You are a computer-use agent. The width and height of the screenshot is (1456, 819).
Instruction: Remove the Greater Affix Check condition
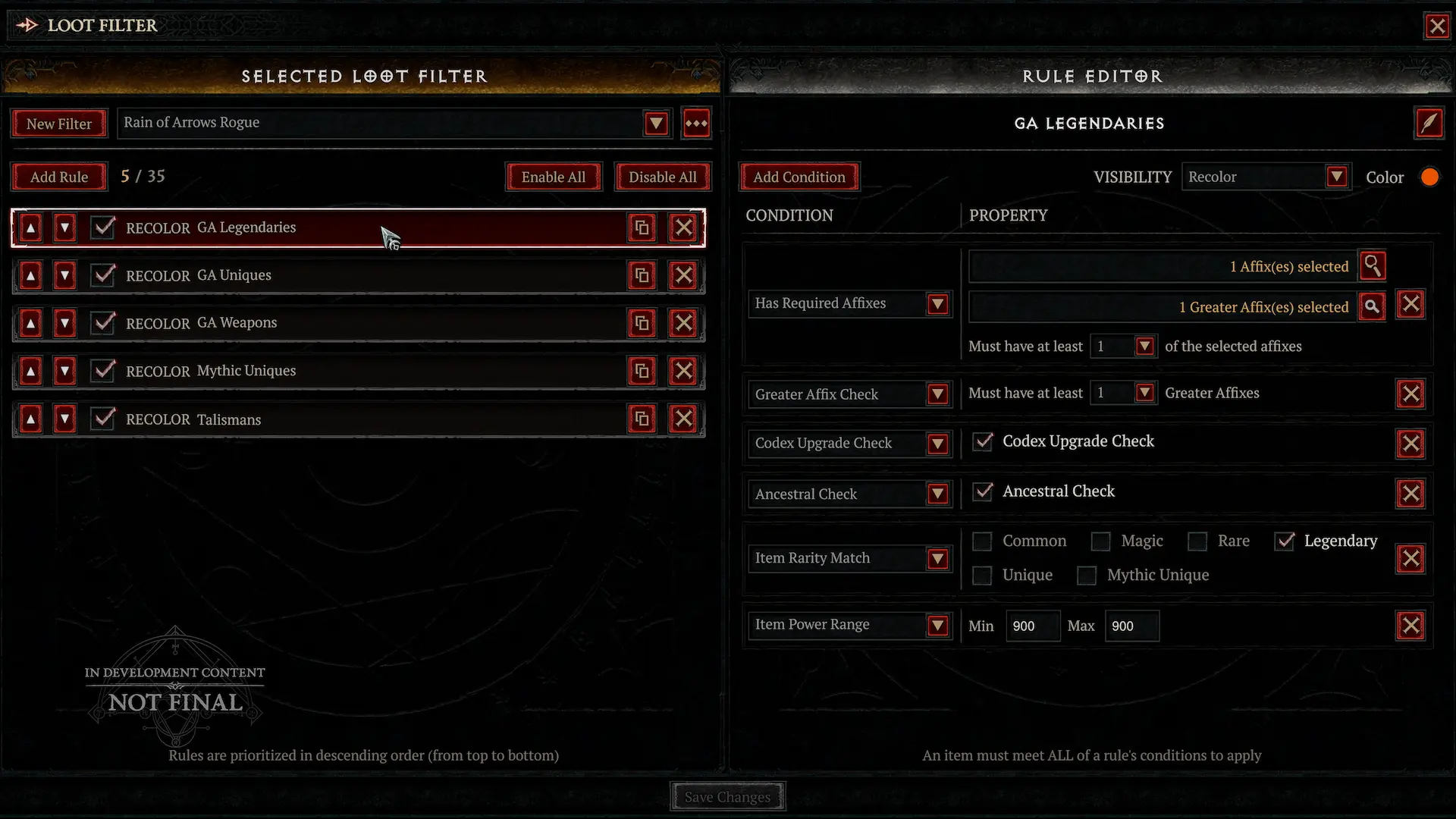tap(1410, 394)
